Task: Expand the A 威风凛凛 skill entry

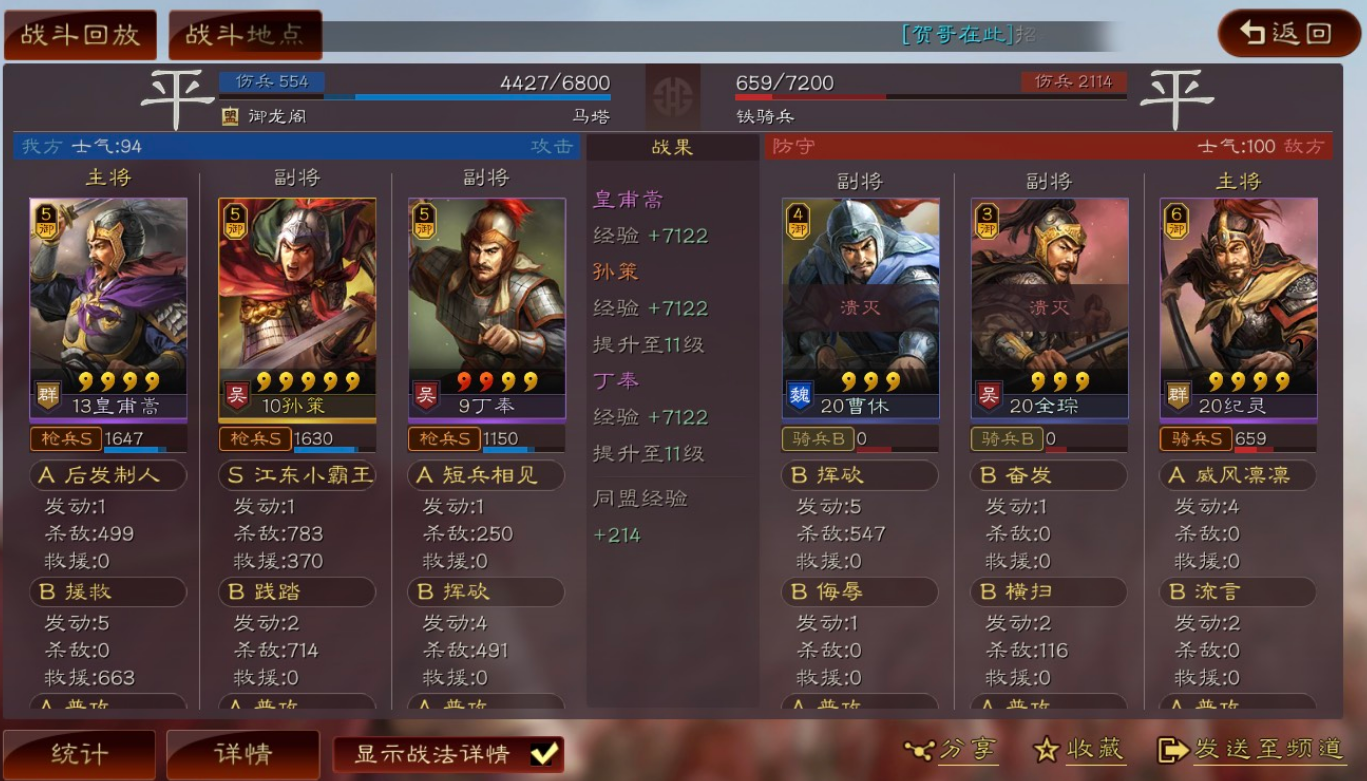Action: 1238,475
